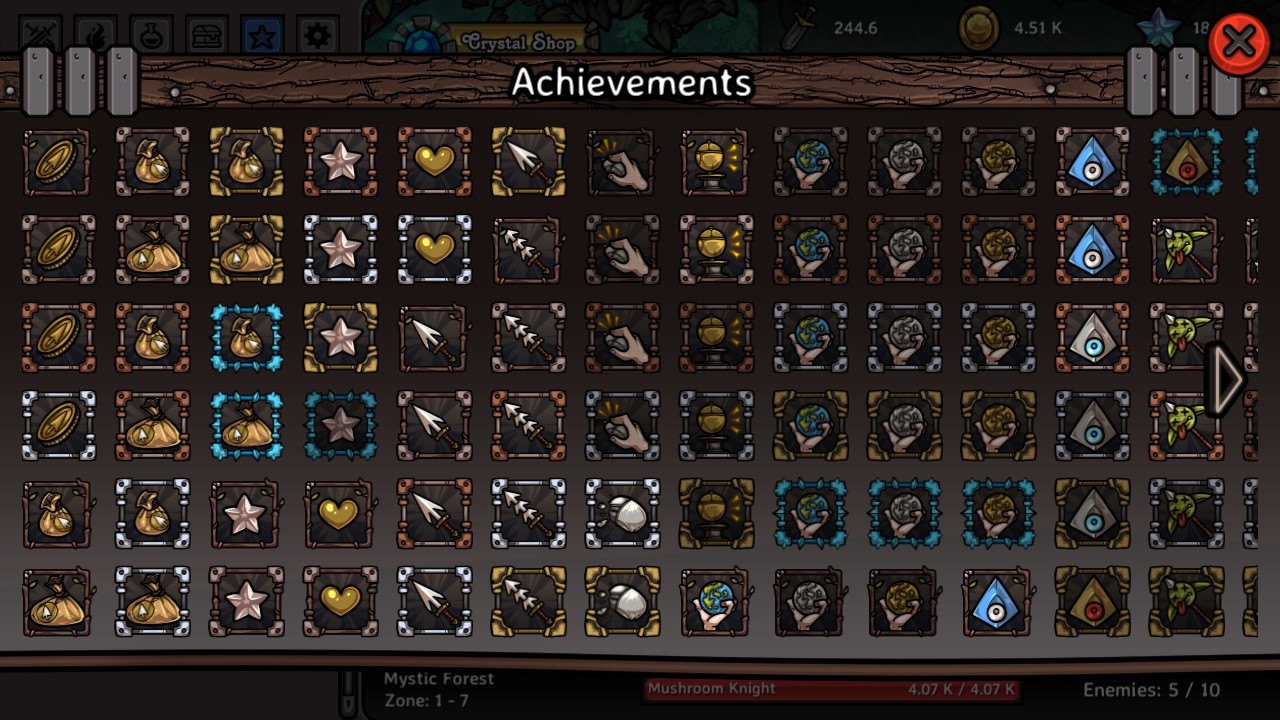
Task: Select the all-seeing eye pyramid achievement
Action: click(1092, 162)
